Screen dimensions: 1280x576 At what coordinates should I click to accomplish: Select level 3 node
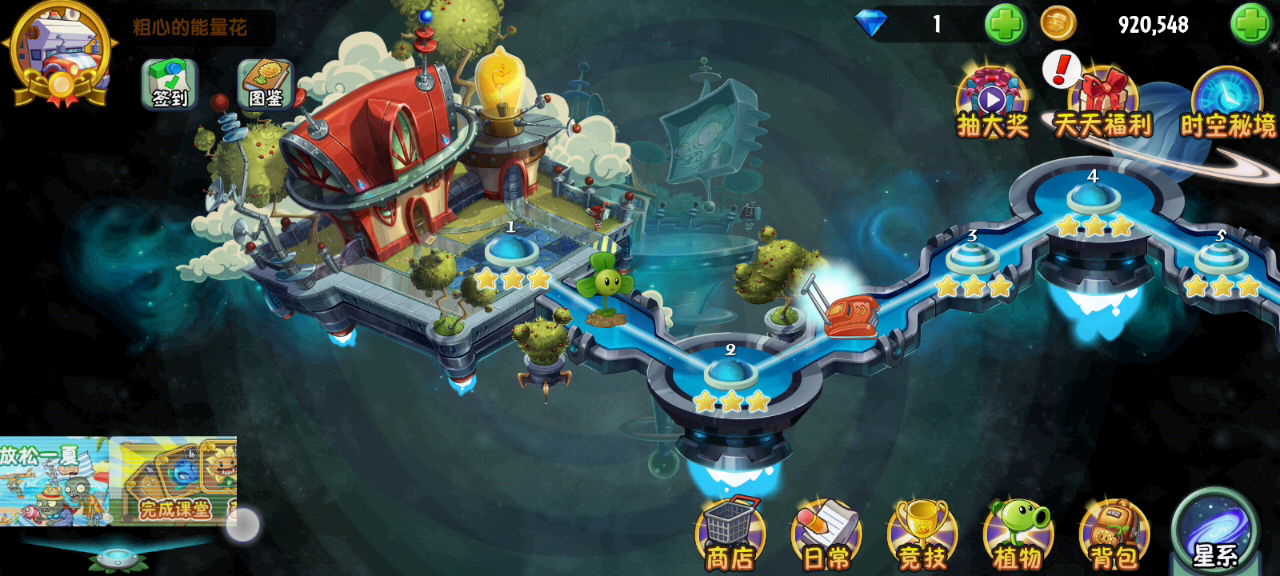(972, 259)
